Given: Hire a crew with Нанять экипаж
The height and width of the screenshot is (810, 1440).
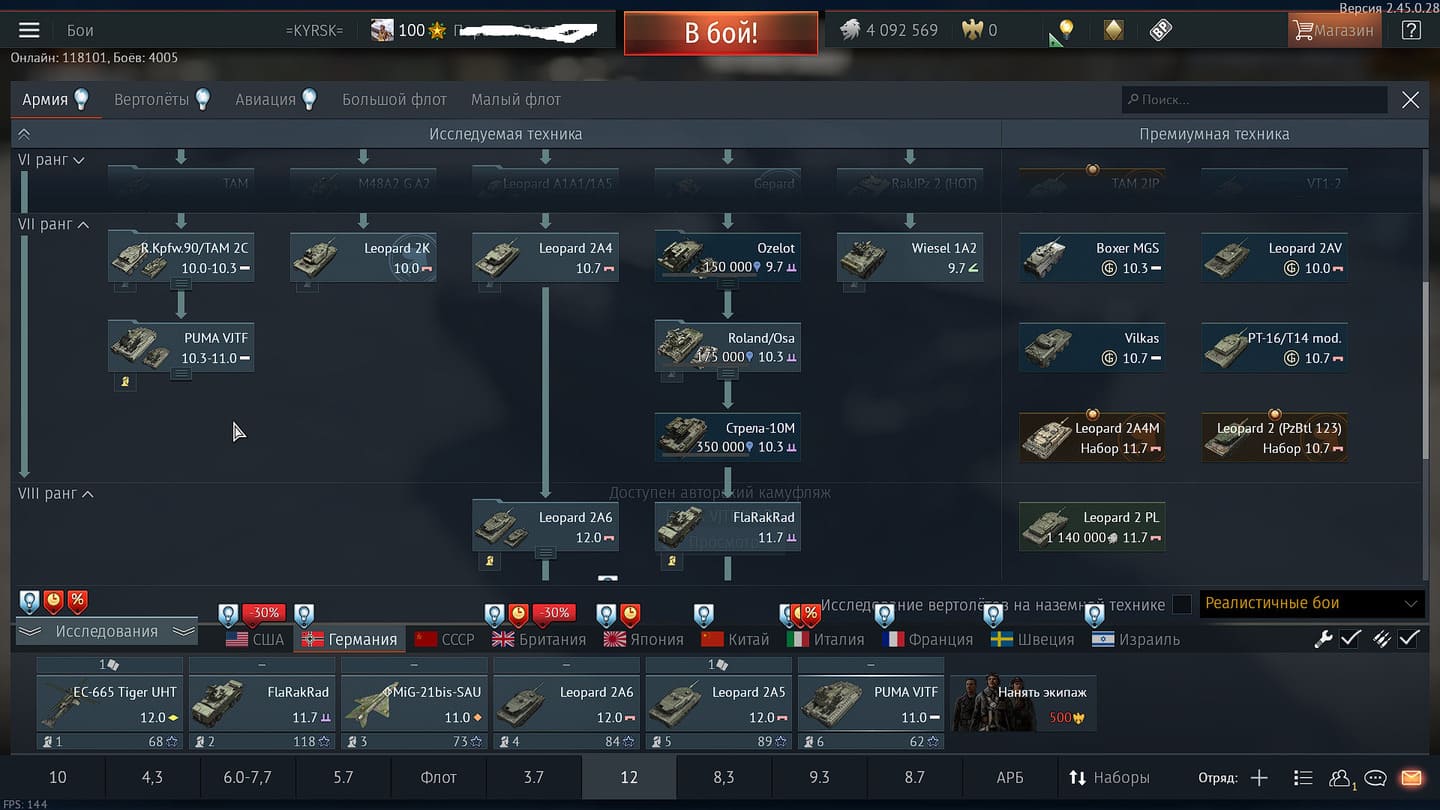Looking at the screenshot, I should [x=1023, y=704].
